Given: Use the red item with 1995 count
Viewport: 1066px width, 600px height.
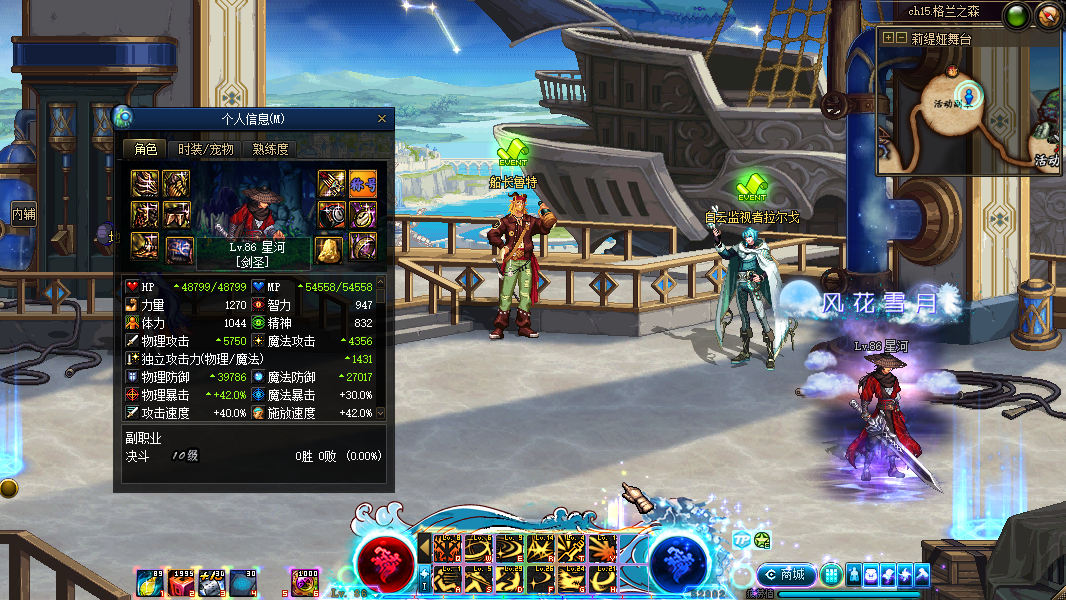Looking at the screenshot, I should (x=181, y=582).
